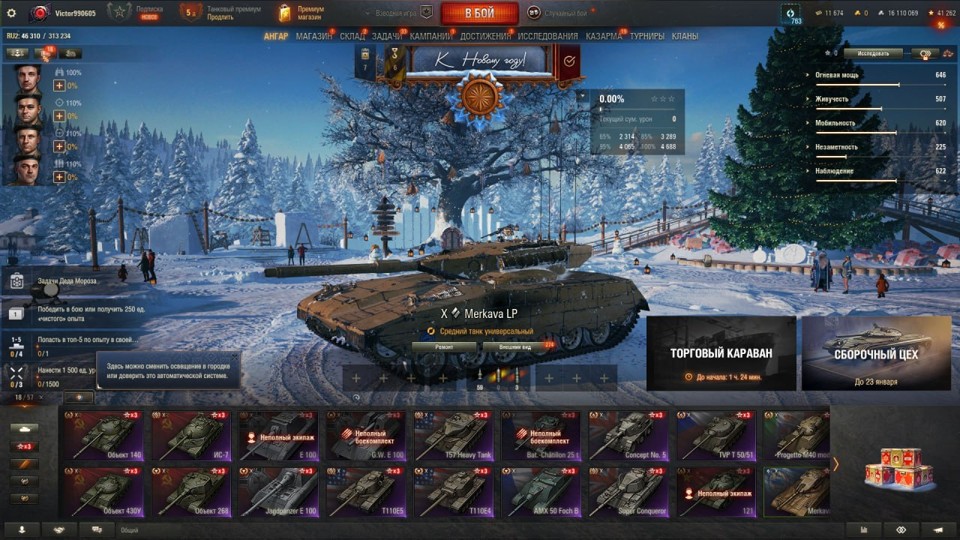Open the gear settings menu

pos(12,13)
